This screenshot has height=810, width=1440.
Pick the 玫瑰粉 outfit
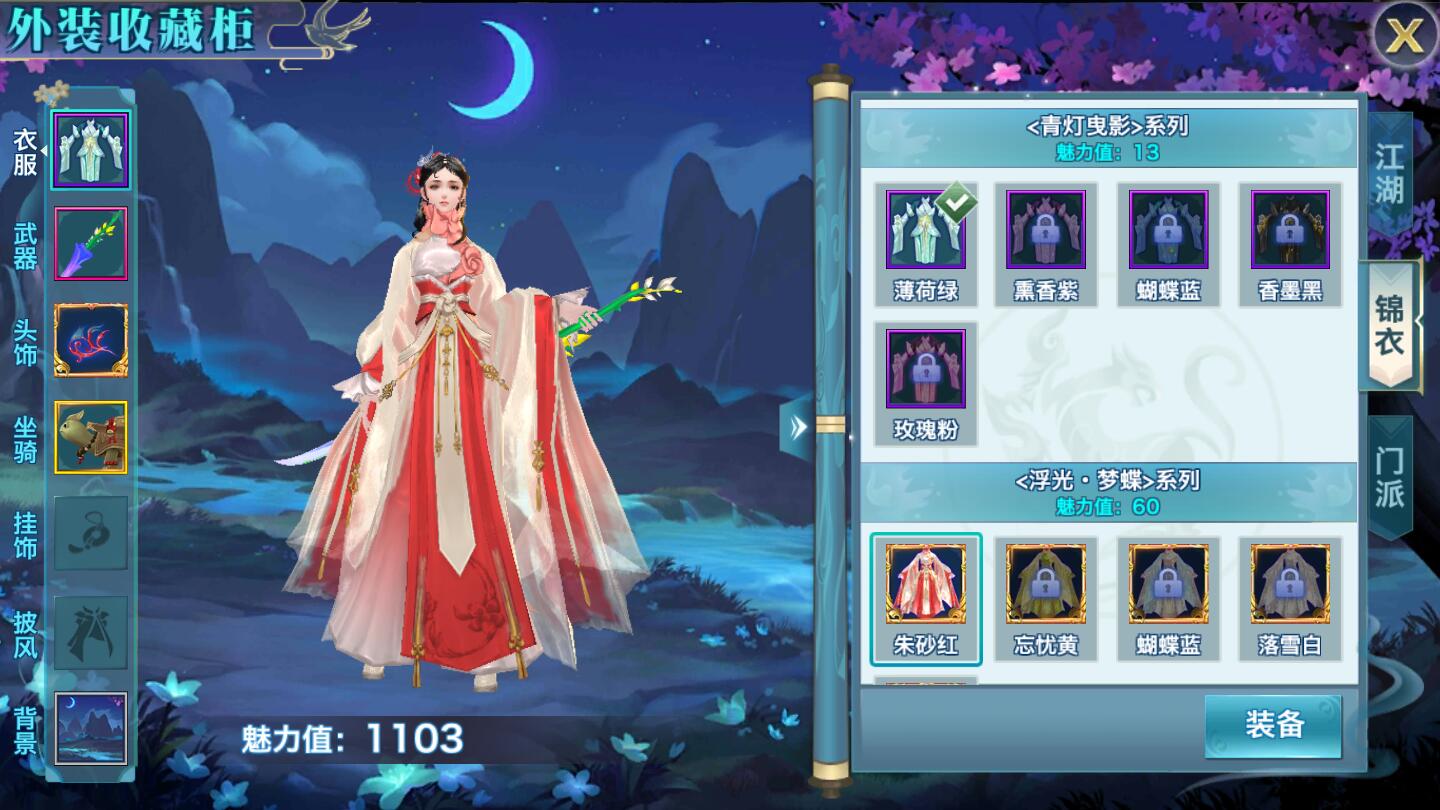click(925, 382)
